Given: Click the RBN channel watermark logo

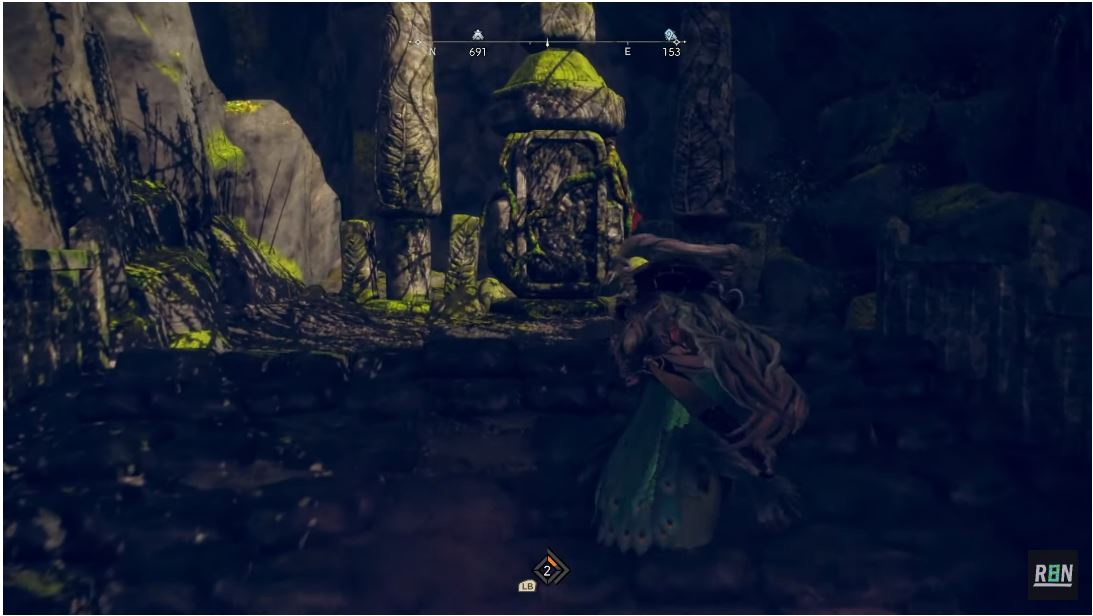Looking at the screenshot, I should 1052,574.
